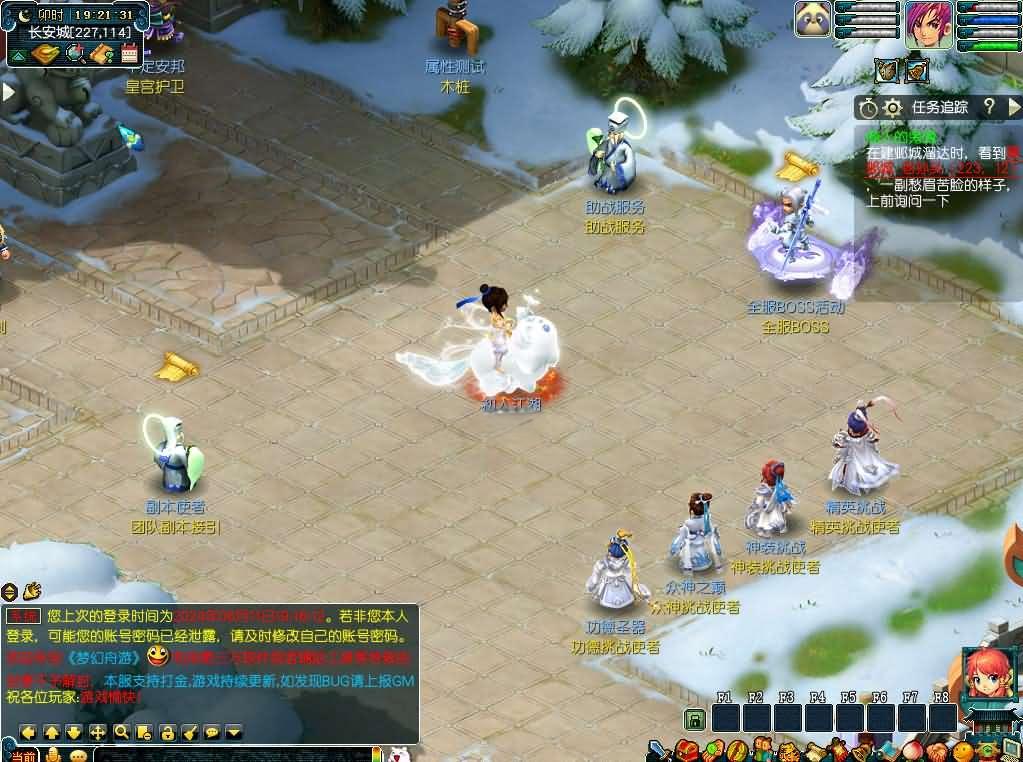This screenshot has width=1023, height=762.
Task: Open the treasure chest bag icon
Action: pyautogui.click(x=686, y=750)
